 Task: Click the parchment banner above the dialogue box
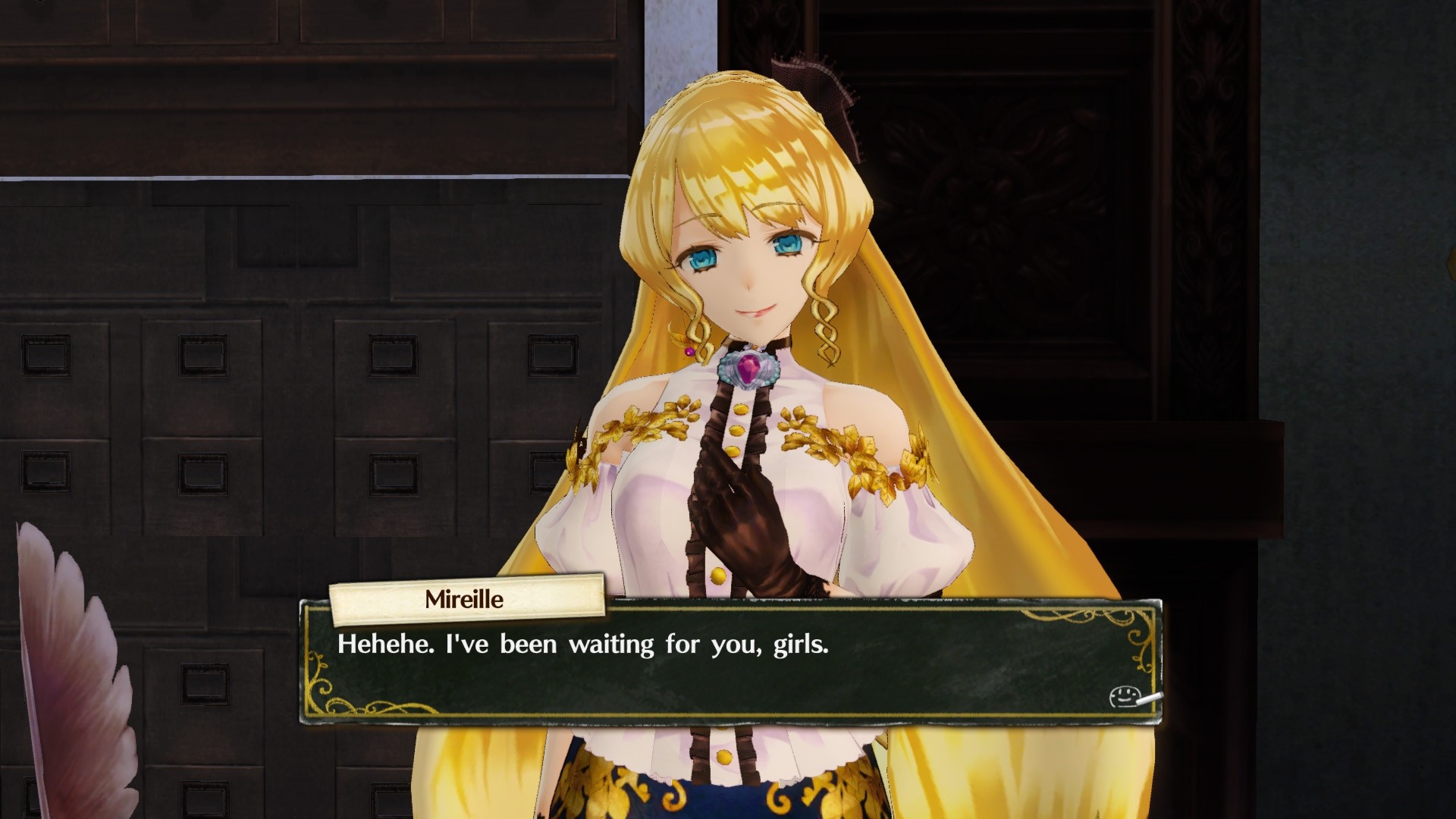point(466,599)
